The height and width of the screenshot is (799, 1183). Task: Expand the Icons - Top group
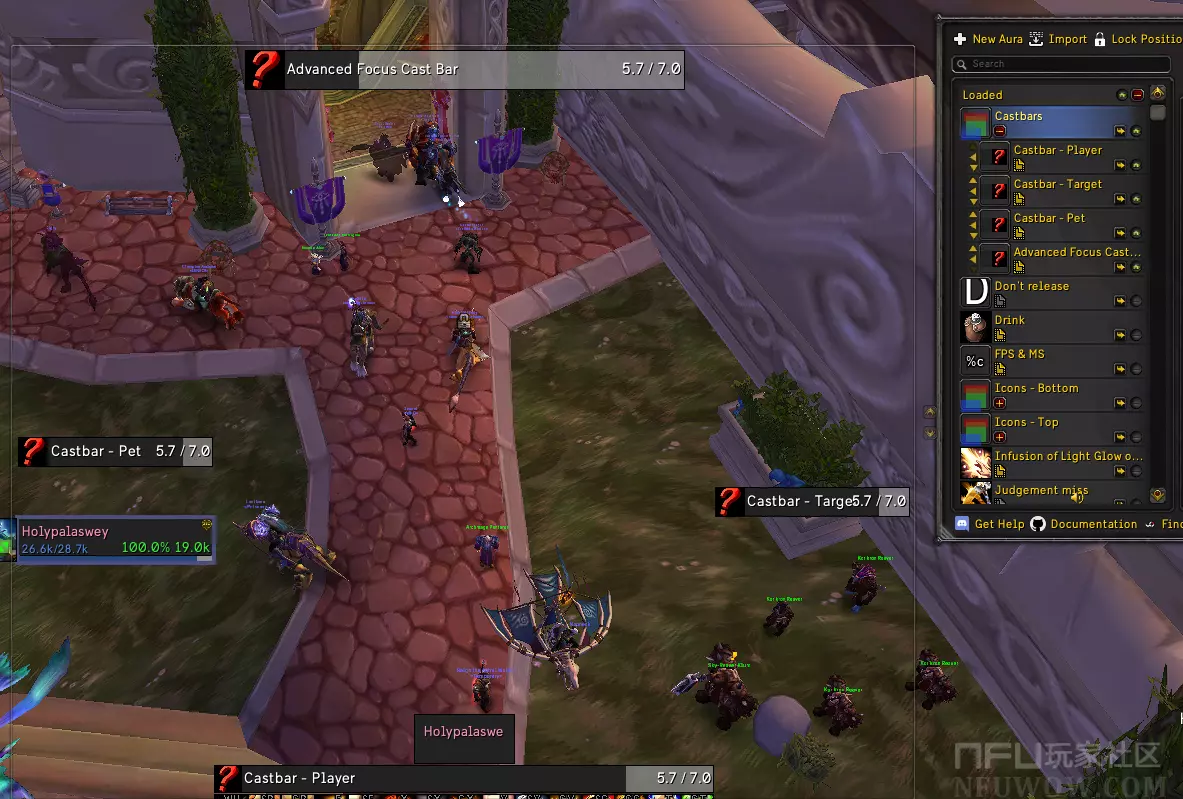tap(1000, 437)
